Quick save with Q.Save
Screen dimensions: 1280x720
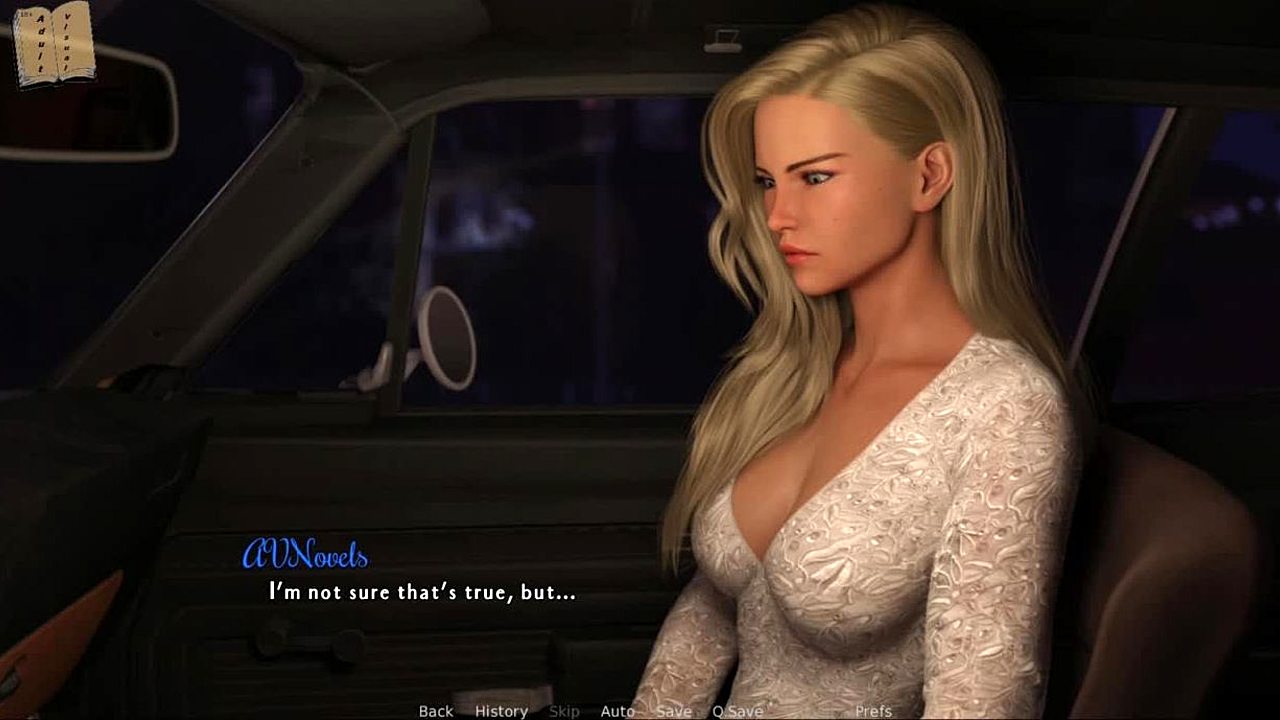click(x=737, y=711)
